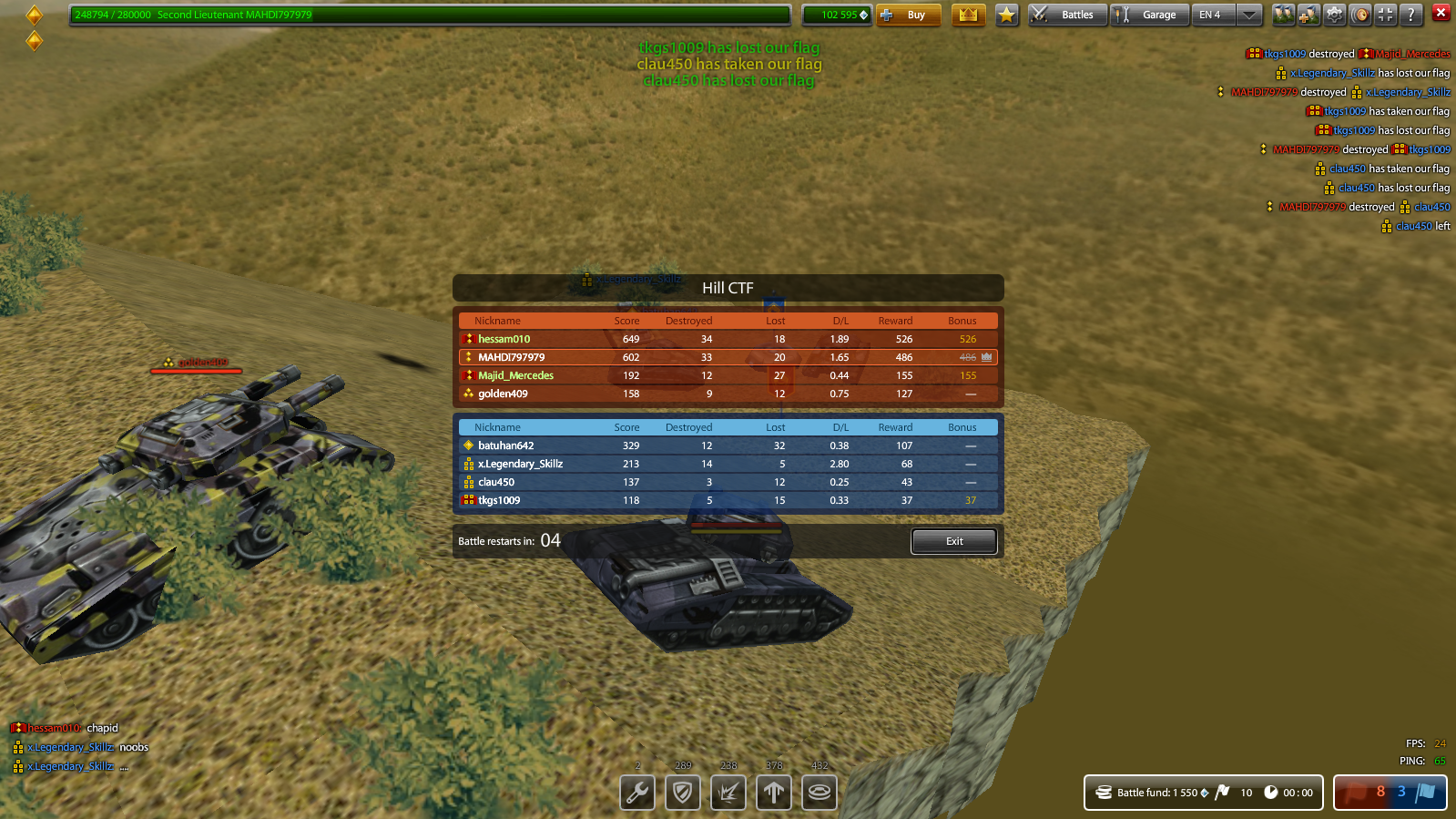Open the Garage
1456x819 pixels.
click(x=1148, y=14)
